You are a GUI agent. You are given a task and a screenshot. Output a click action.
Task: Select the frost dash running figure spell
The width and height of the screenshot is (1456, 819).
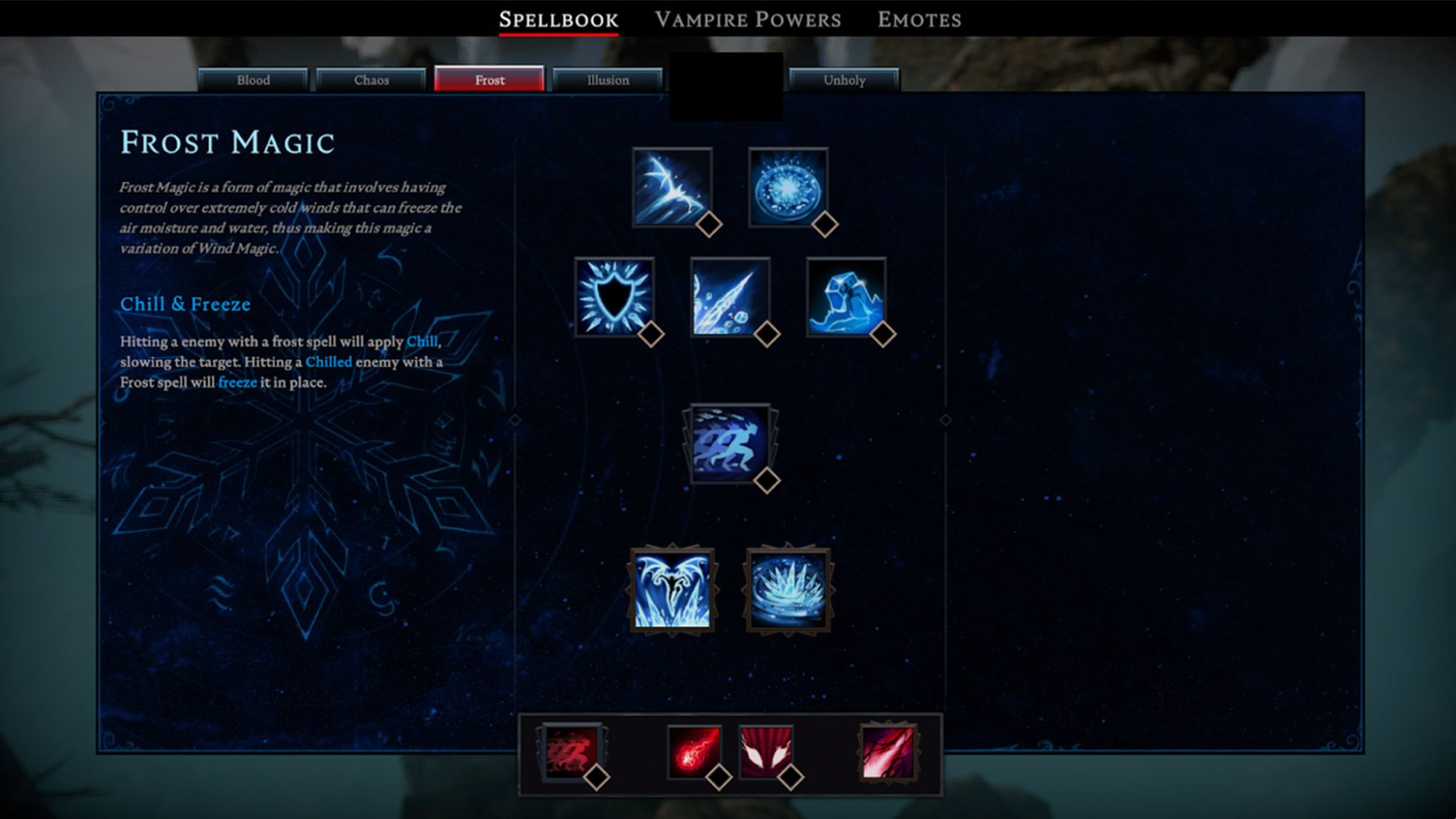(x=729, y=443)
